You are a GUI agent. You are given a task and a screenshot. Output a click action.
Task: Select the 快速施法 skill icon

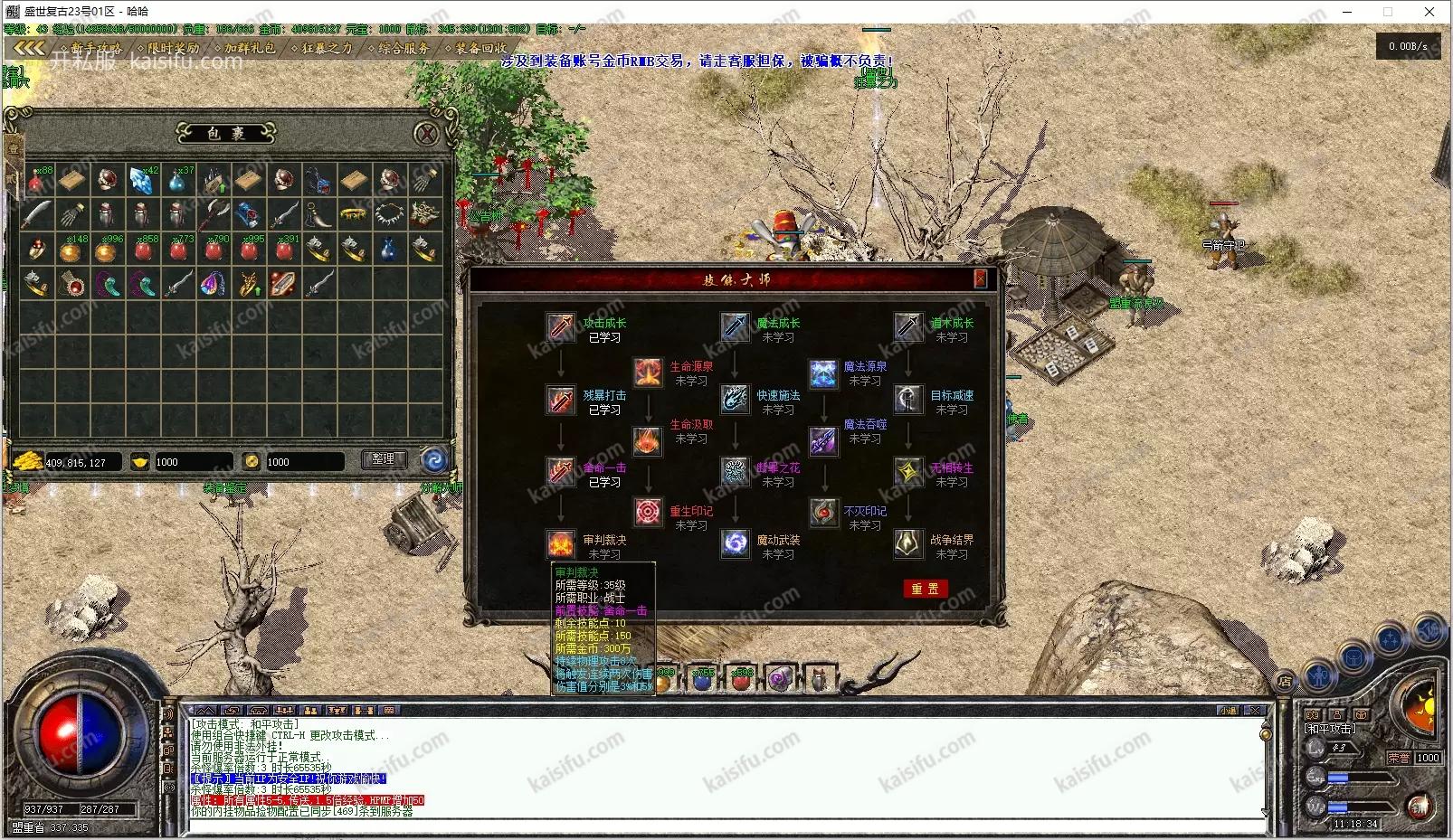735,401
